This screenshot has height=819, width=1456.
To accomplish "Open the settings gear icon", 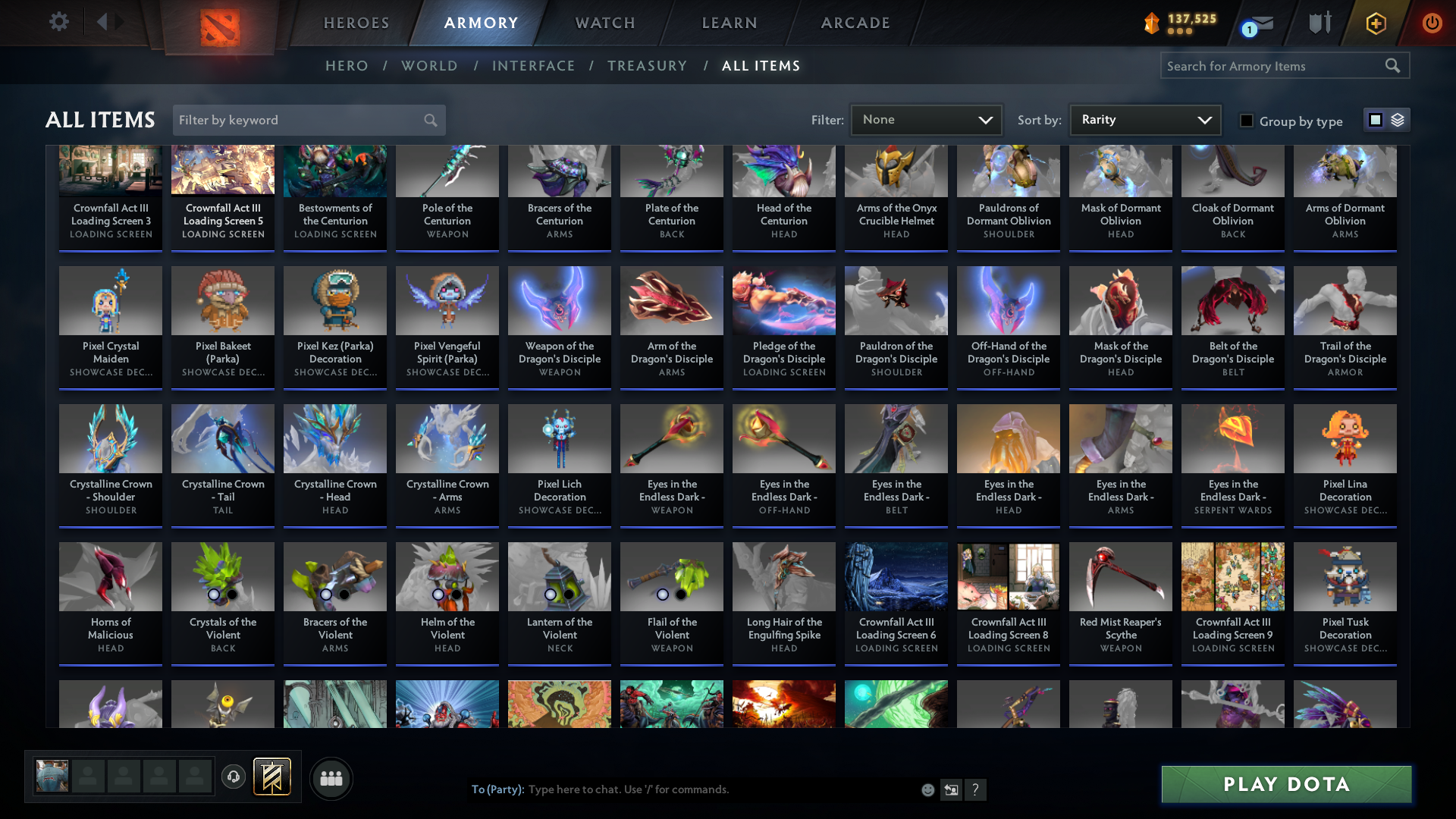I will (58, 22).
